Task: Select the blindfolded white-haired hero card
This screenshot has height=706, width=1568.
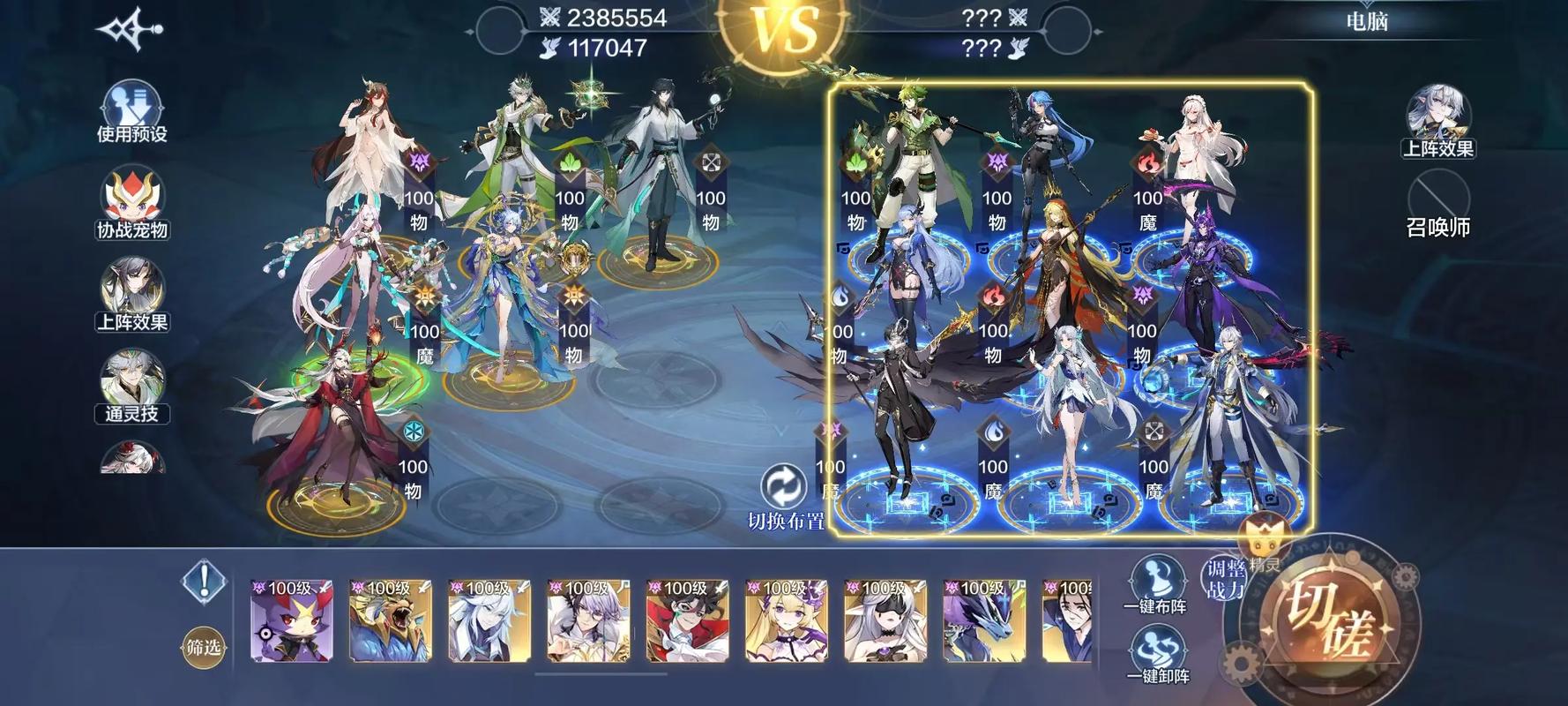Action: [885, 621]
